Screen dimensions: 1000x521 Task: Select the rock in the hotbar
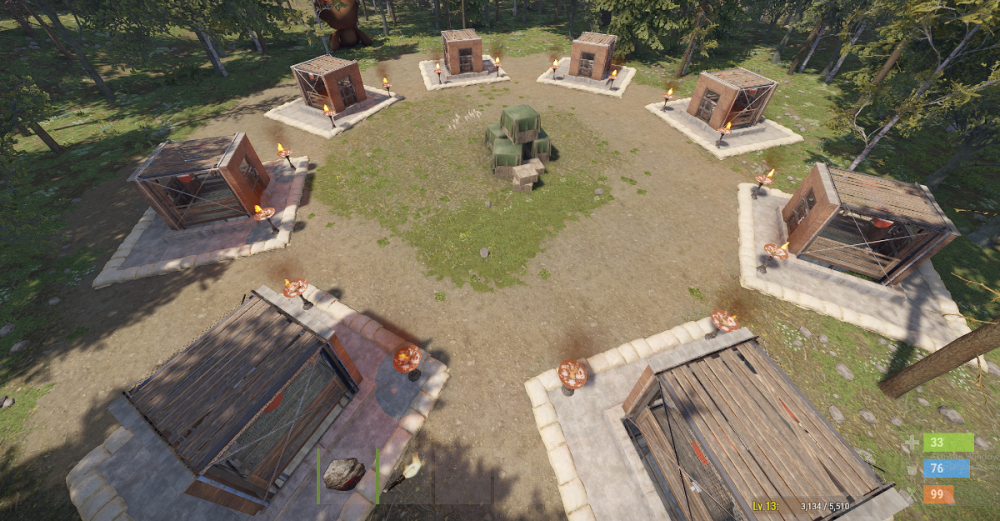click(345, 474)
